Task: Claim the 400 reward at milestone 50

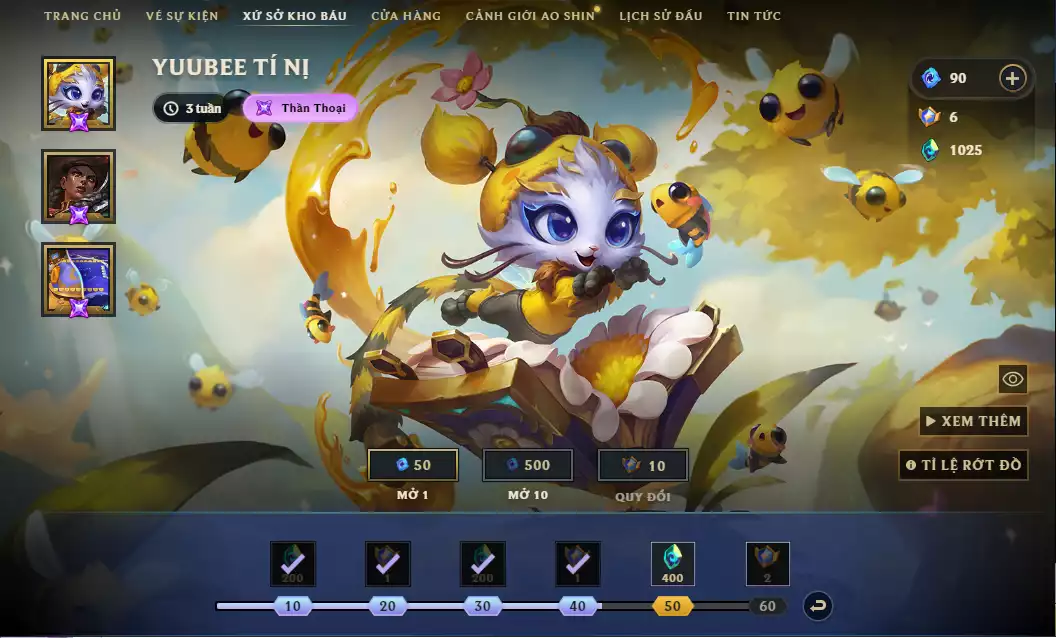Action: click(672, 564)
